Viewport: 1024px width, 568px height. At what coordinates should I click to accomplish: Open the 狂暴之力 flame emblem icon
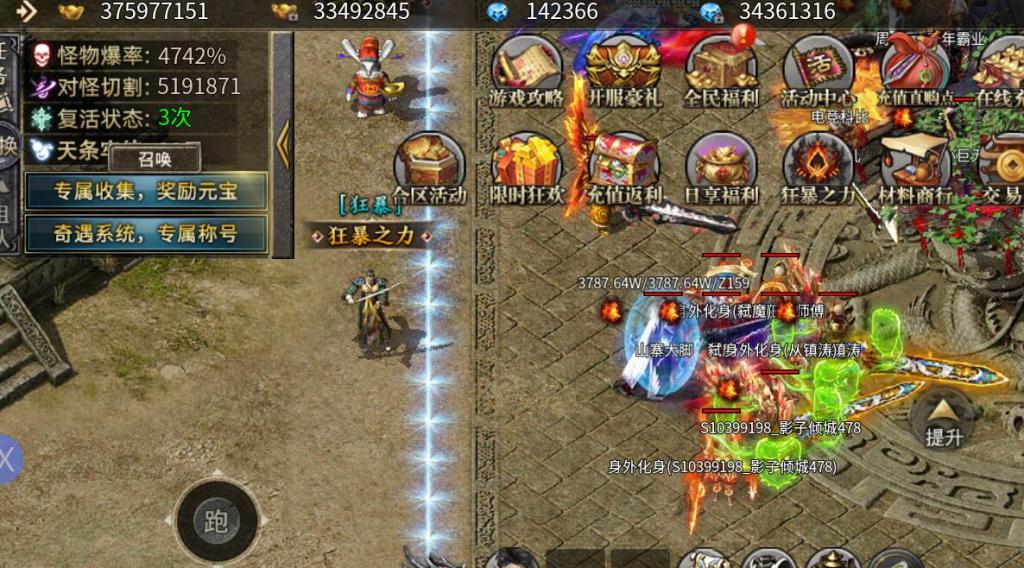tap(818, 168)
